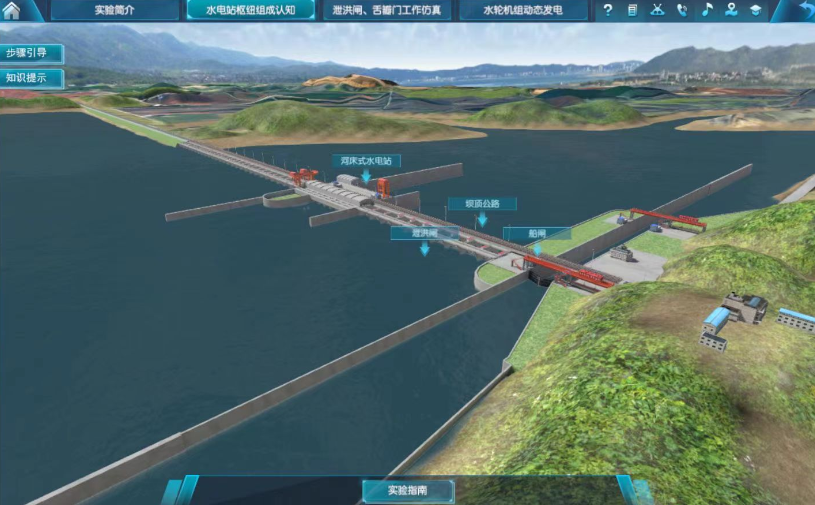Click the map location pin icon

pos(731,11)
